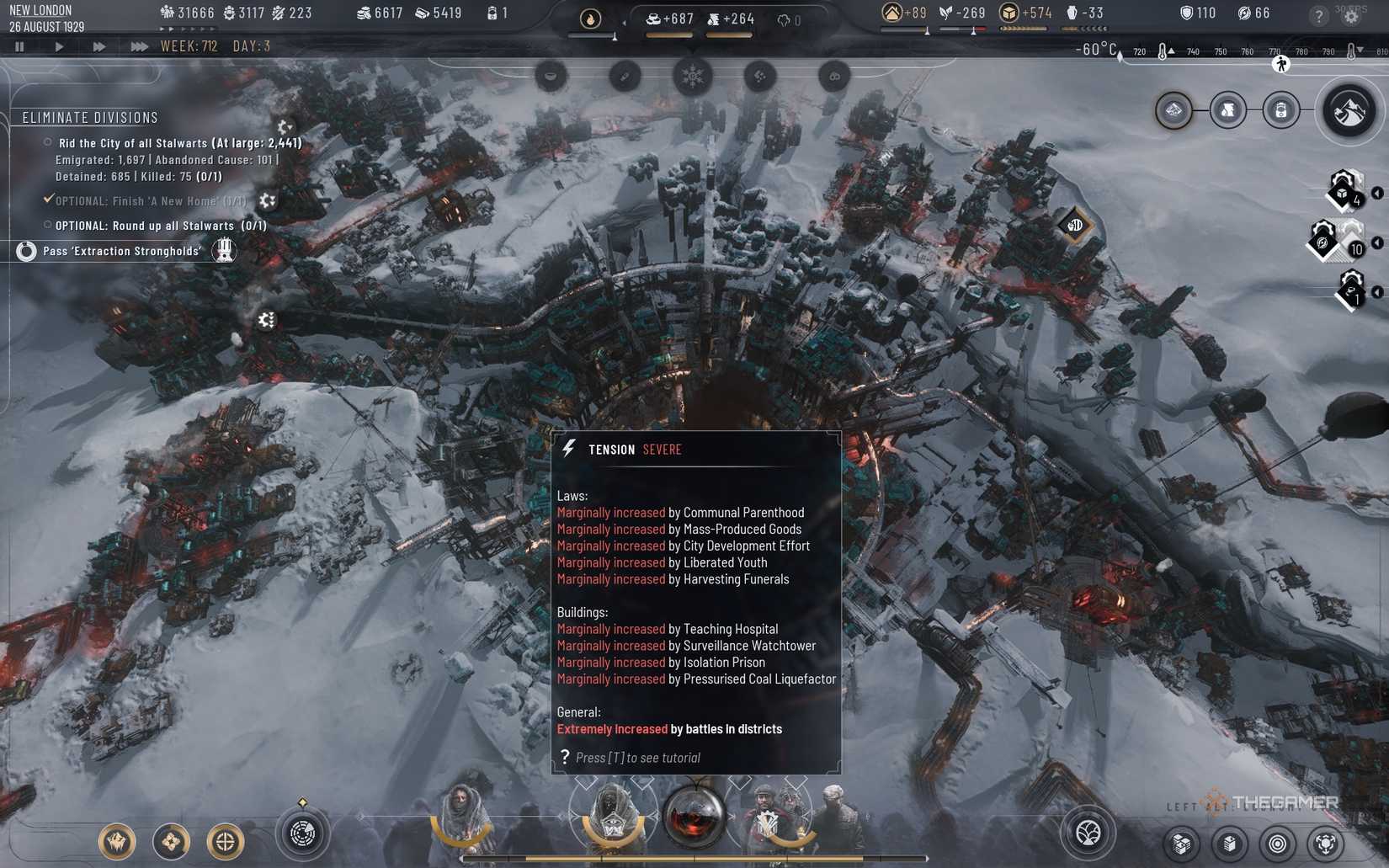
Task: Open the Frostland view with the mountain icon
Action: click(x=1349, y=110)
